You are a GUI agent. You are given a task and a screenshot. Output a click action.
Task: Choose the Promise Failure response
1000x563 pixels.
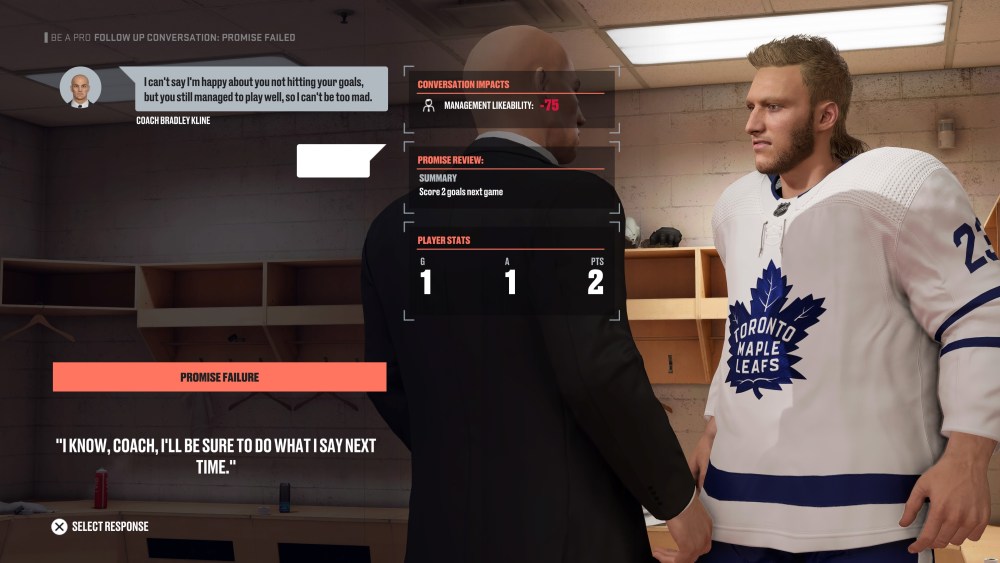click(219, 377)
